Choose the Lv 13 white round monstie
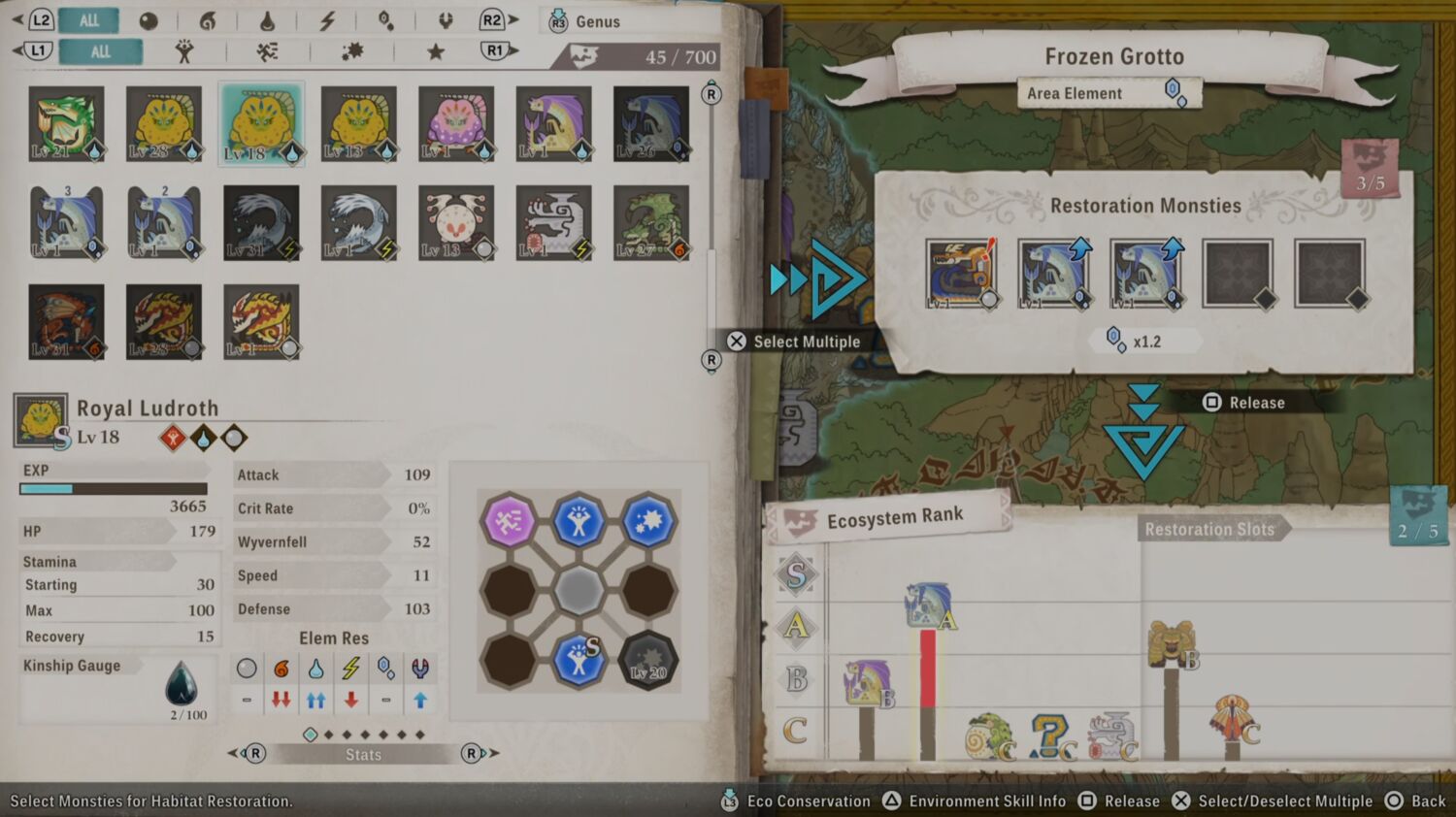The width and height of the screenshot is (1456, 817). 456,223
